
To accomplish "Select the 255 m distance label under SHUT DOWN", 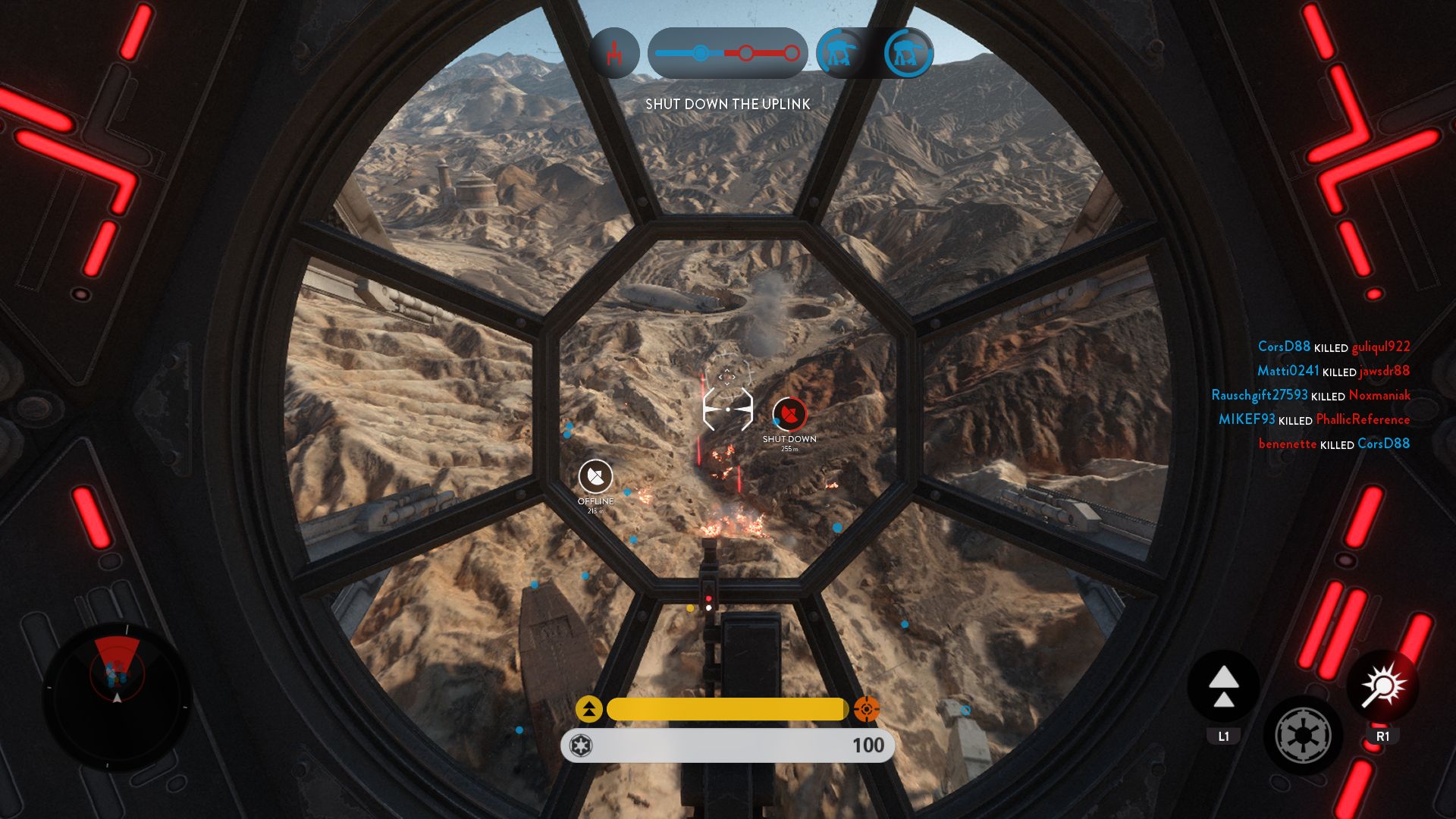I will click(x=789, y=447).
